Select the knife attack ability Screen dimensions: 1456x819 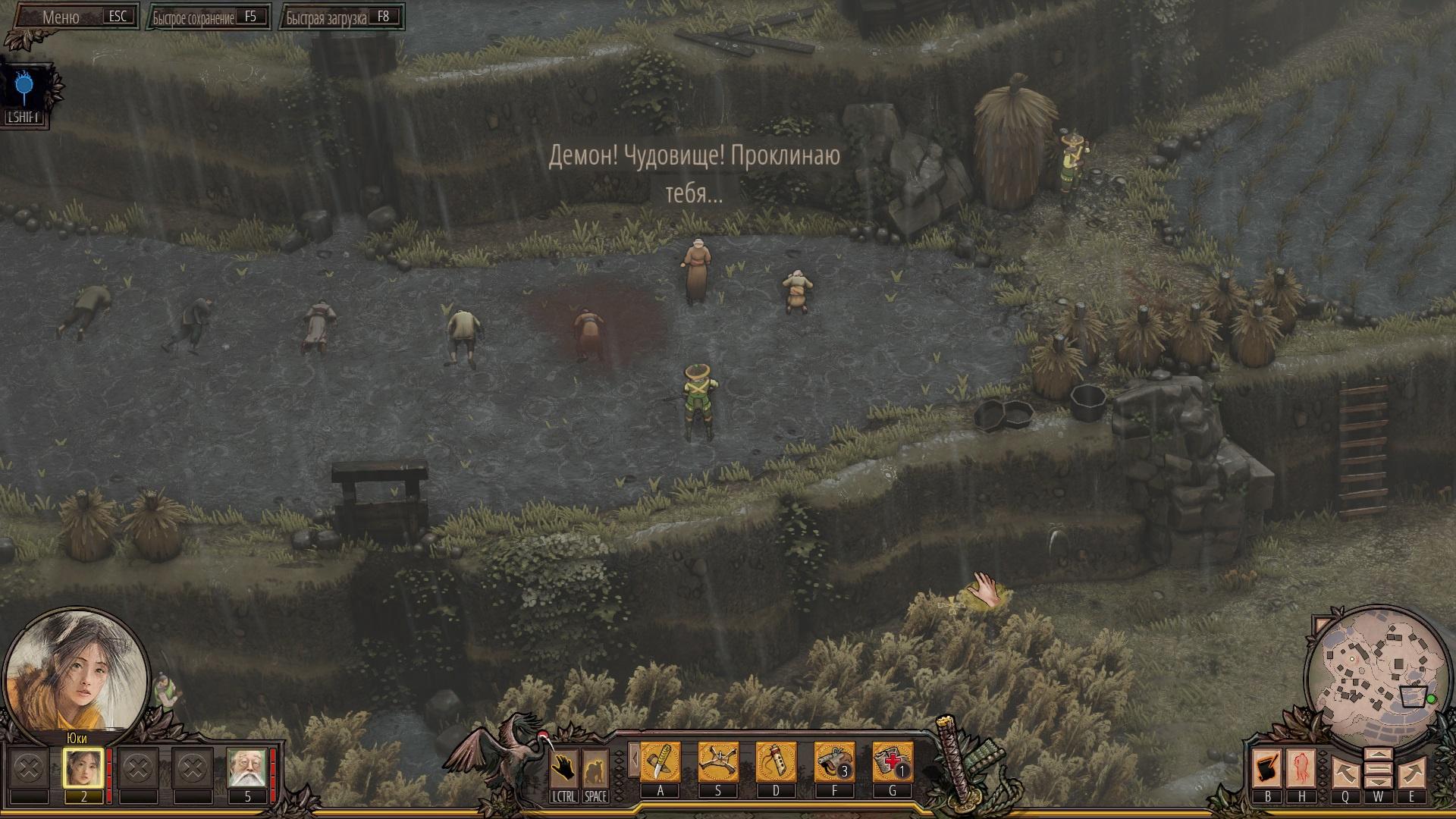click(x=660, y=762)
